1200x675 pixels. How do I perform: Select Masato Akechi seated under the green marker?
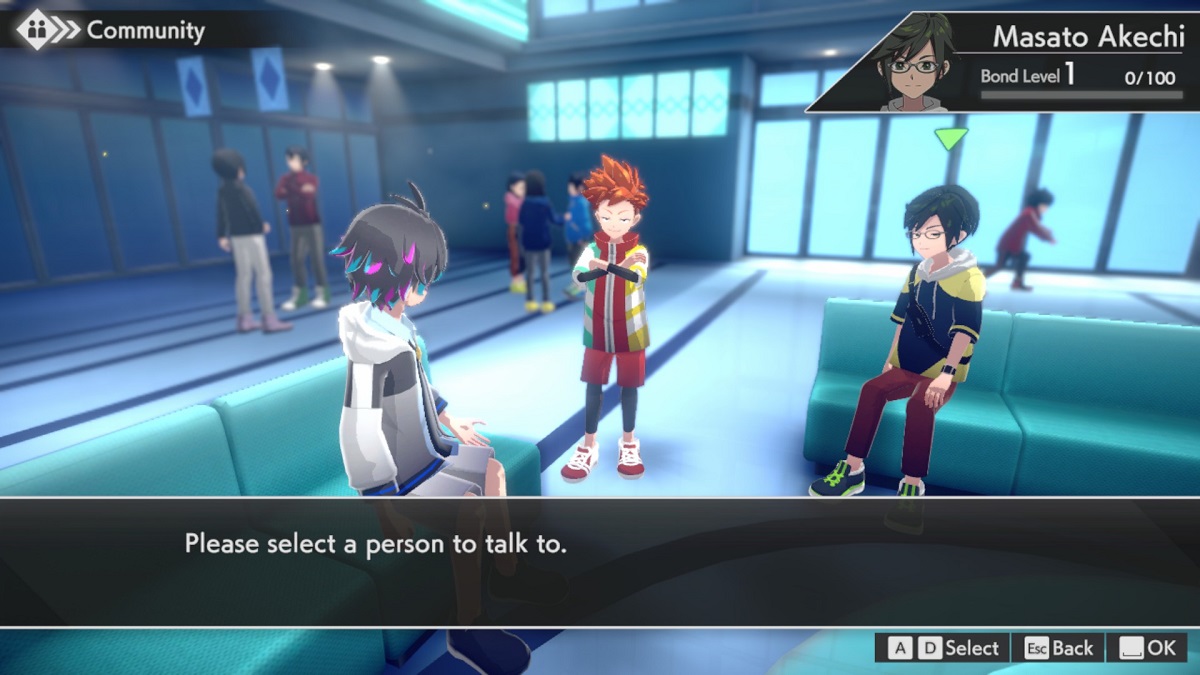[925, 330]
